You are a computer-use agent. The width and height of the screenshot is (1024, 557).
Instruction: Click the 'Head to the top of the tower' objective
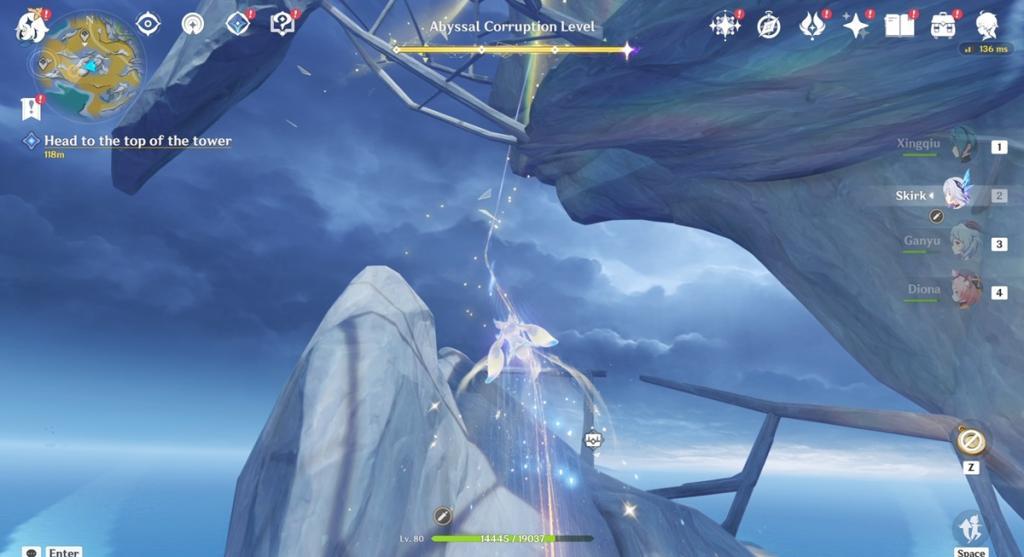[137, 141]
